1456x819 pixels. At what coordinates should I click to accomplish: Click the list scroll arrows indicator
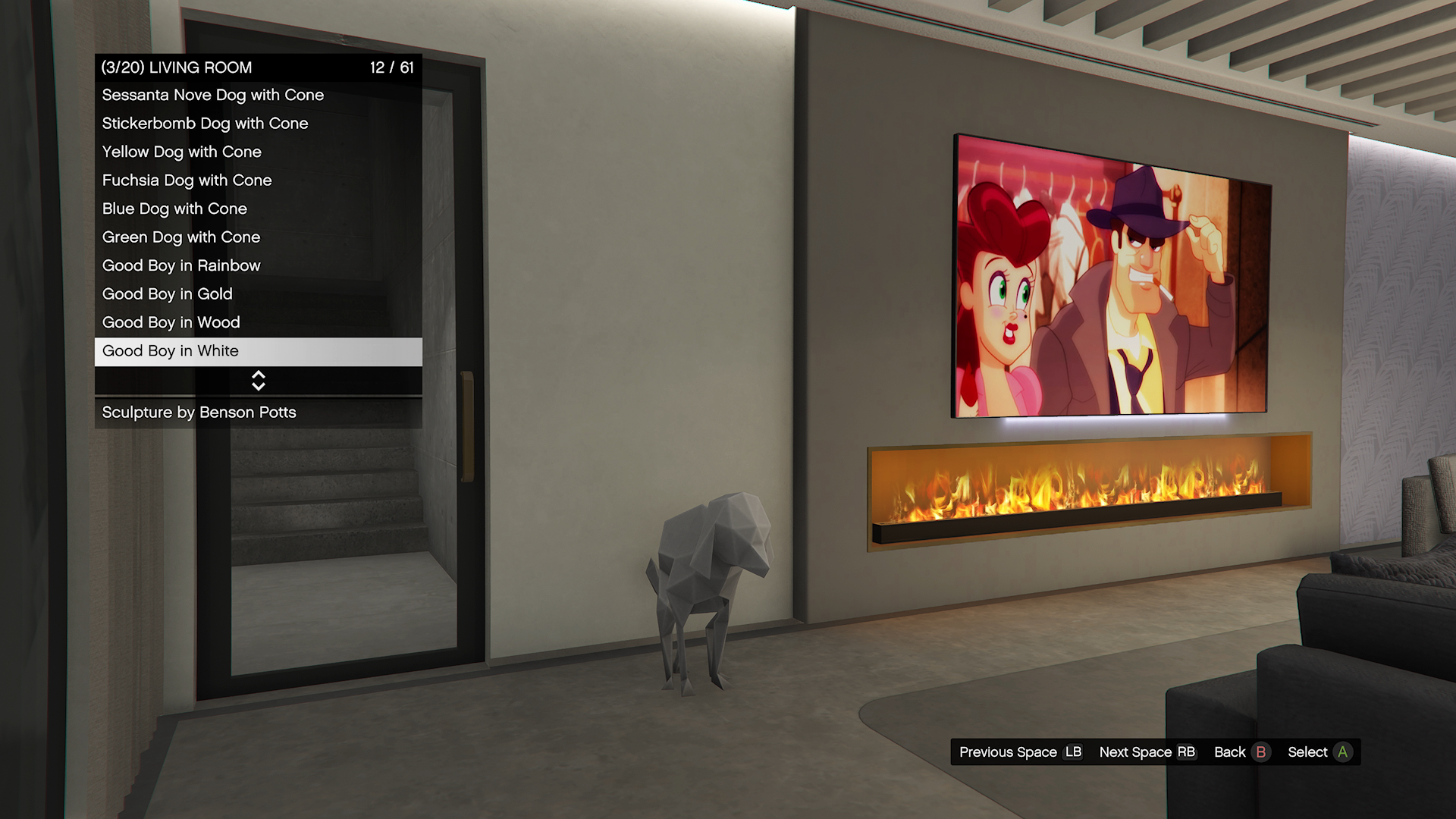[259, 381]
